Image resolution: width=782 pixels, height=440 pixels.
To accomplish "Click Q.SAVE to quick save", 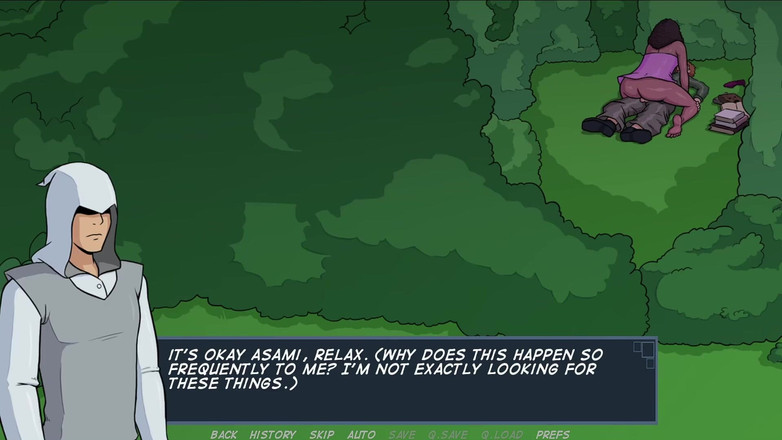I will pyautogui.click(x=447, y=434).
